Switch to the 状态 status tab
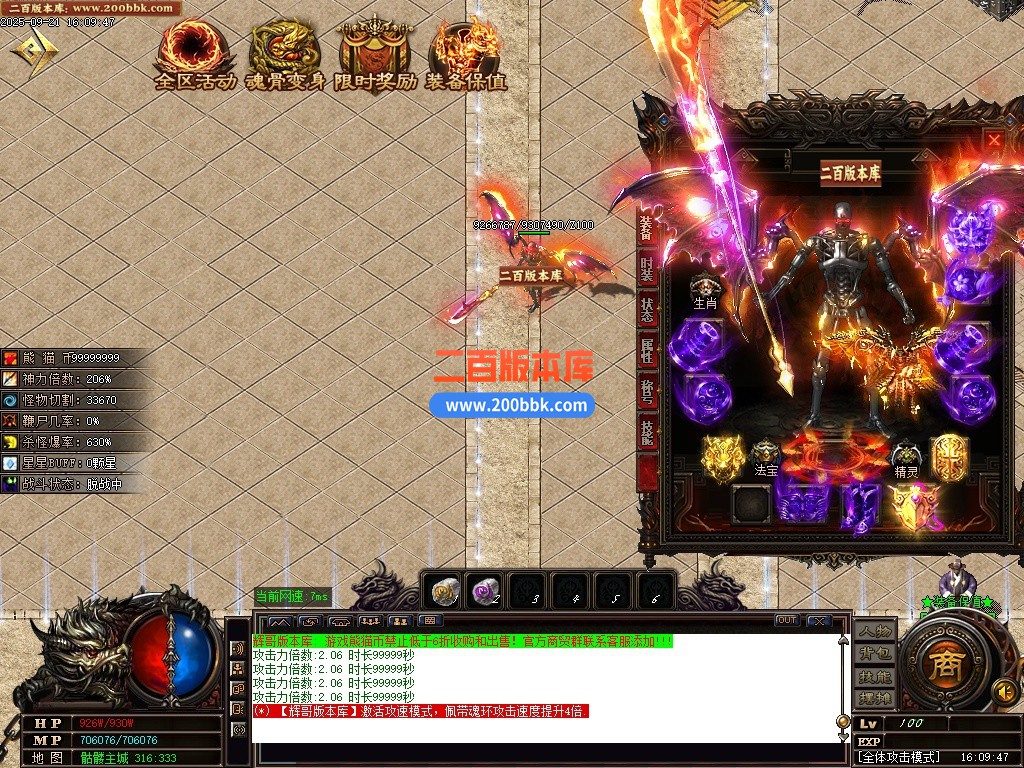Image resolution: width=1024 pixels, height=768 pixels. [x=648, y=310]
